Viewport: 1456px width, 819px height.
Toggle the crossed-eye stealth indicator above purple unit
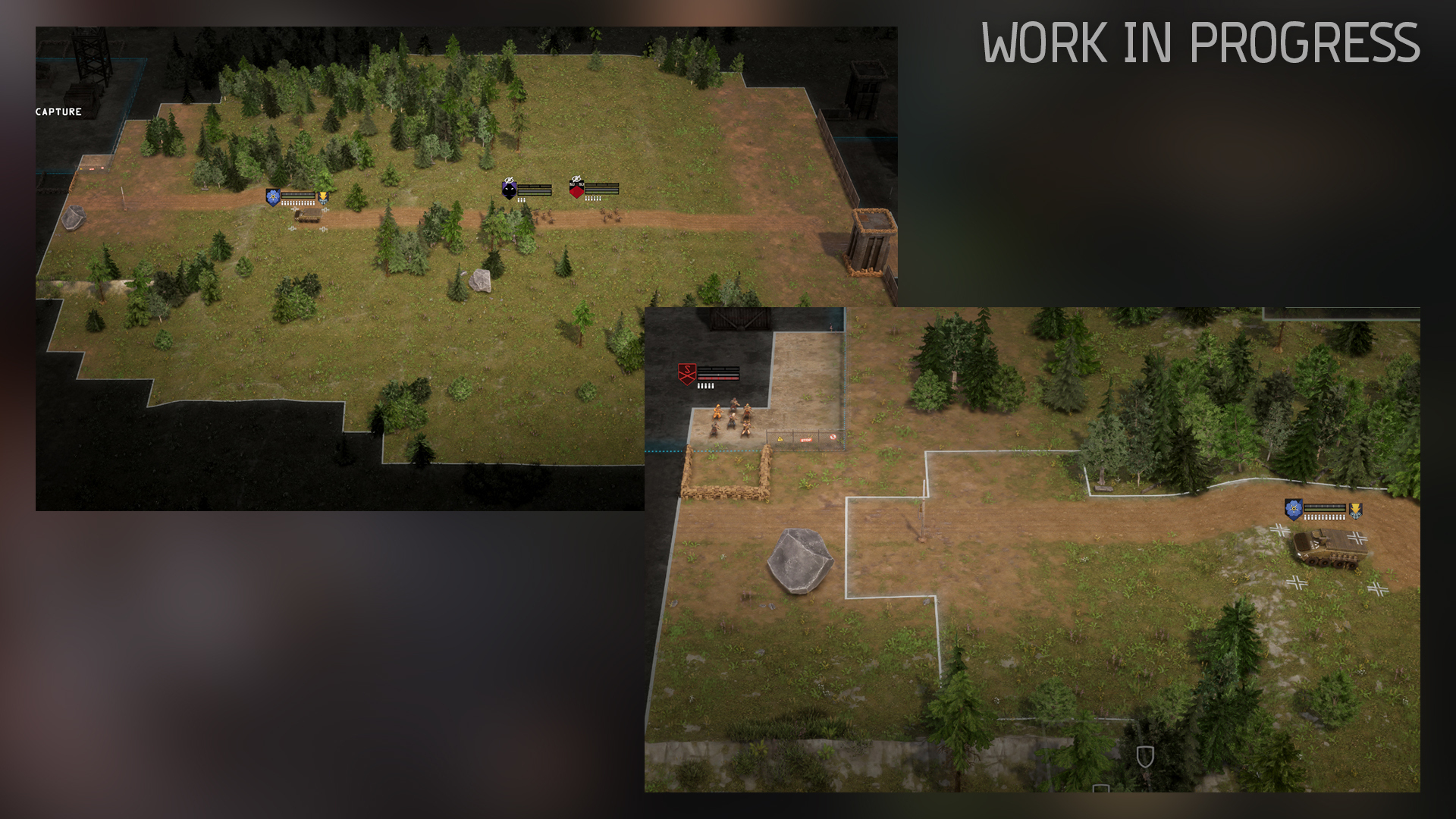[x=509, y=180]
